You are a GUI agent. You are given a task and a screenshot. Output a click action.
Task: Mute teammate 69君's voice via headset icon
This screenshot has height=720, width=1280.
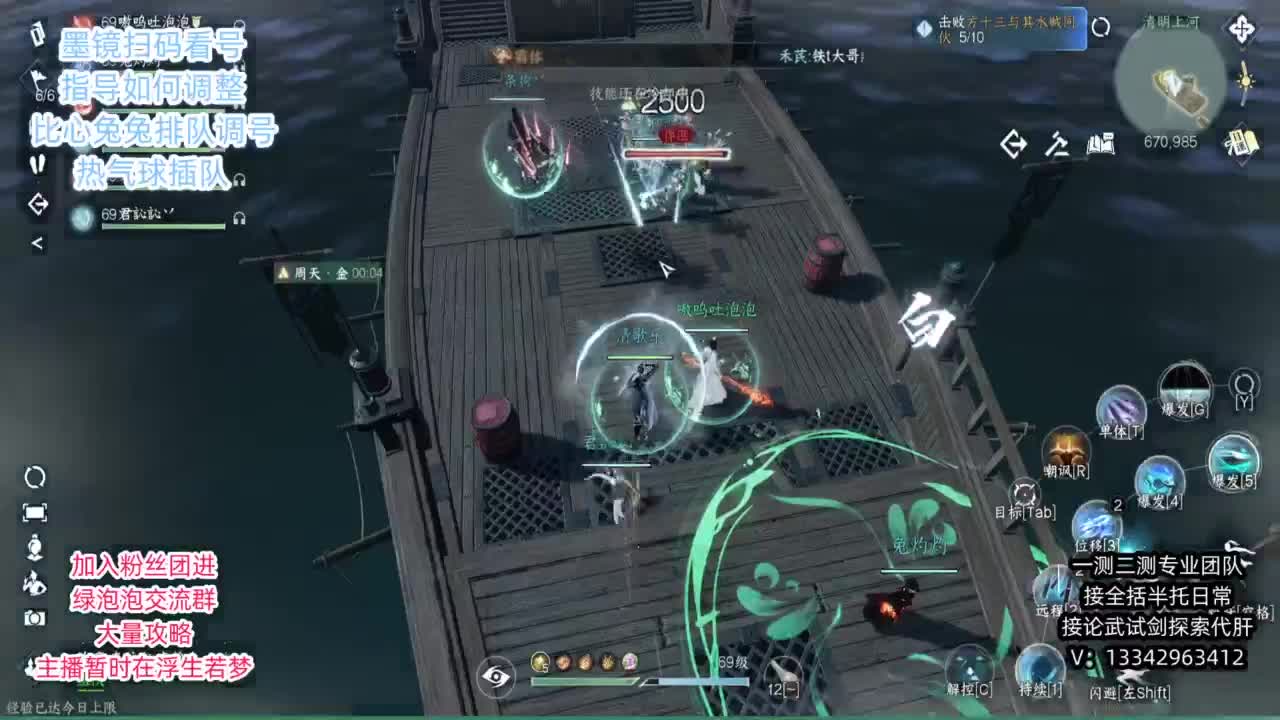[x=238, y=217]
